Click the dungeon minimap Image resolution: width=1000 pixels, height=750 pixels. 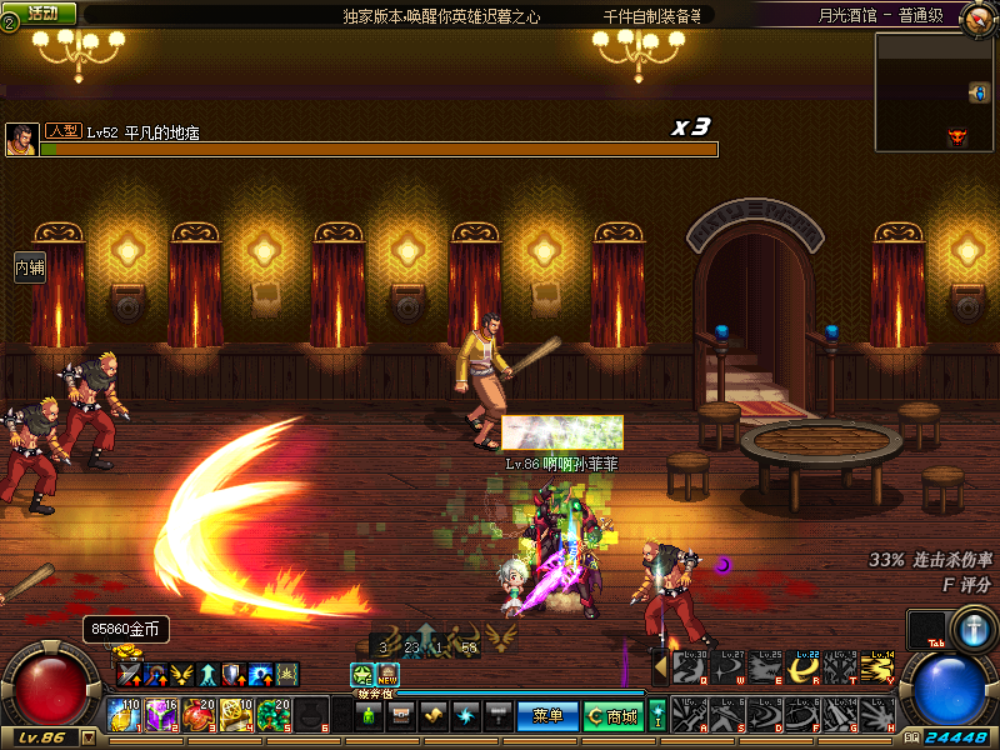933,92
